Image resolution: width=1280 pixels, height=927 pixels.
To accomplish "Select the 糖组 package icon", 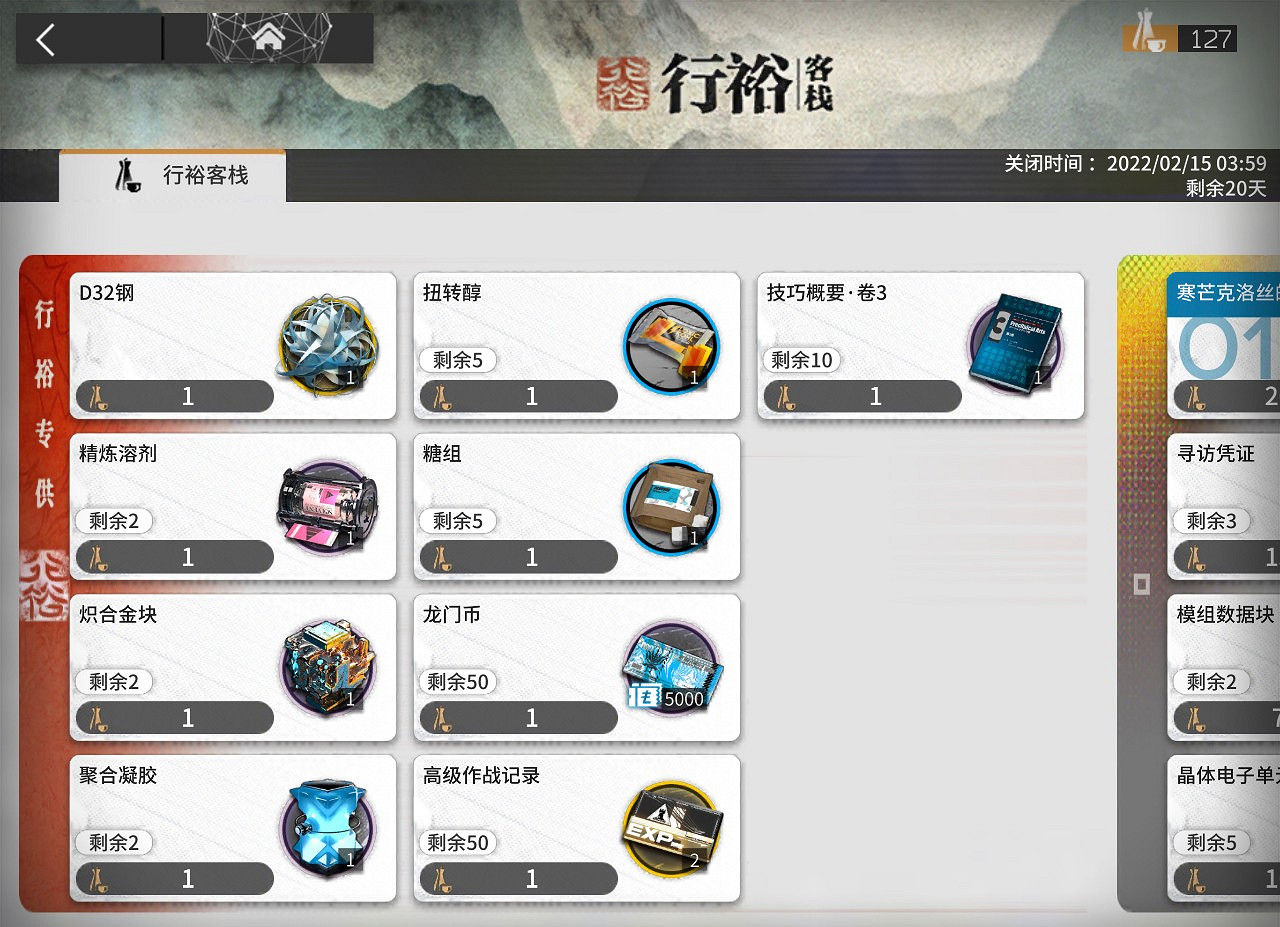I will pos(672,506).
